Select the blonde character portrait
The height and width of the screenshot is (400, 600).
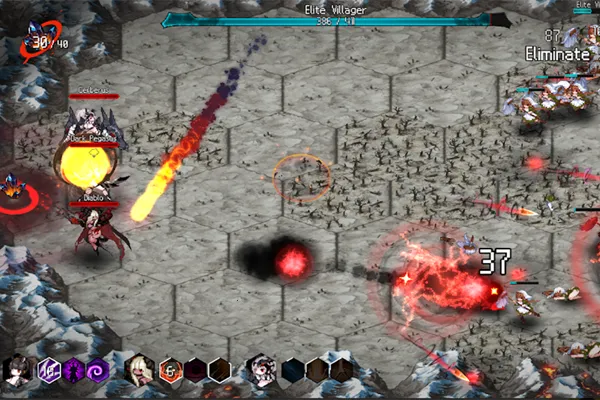[x=140, y=370]
